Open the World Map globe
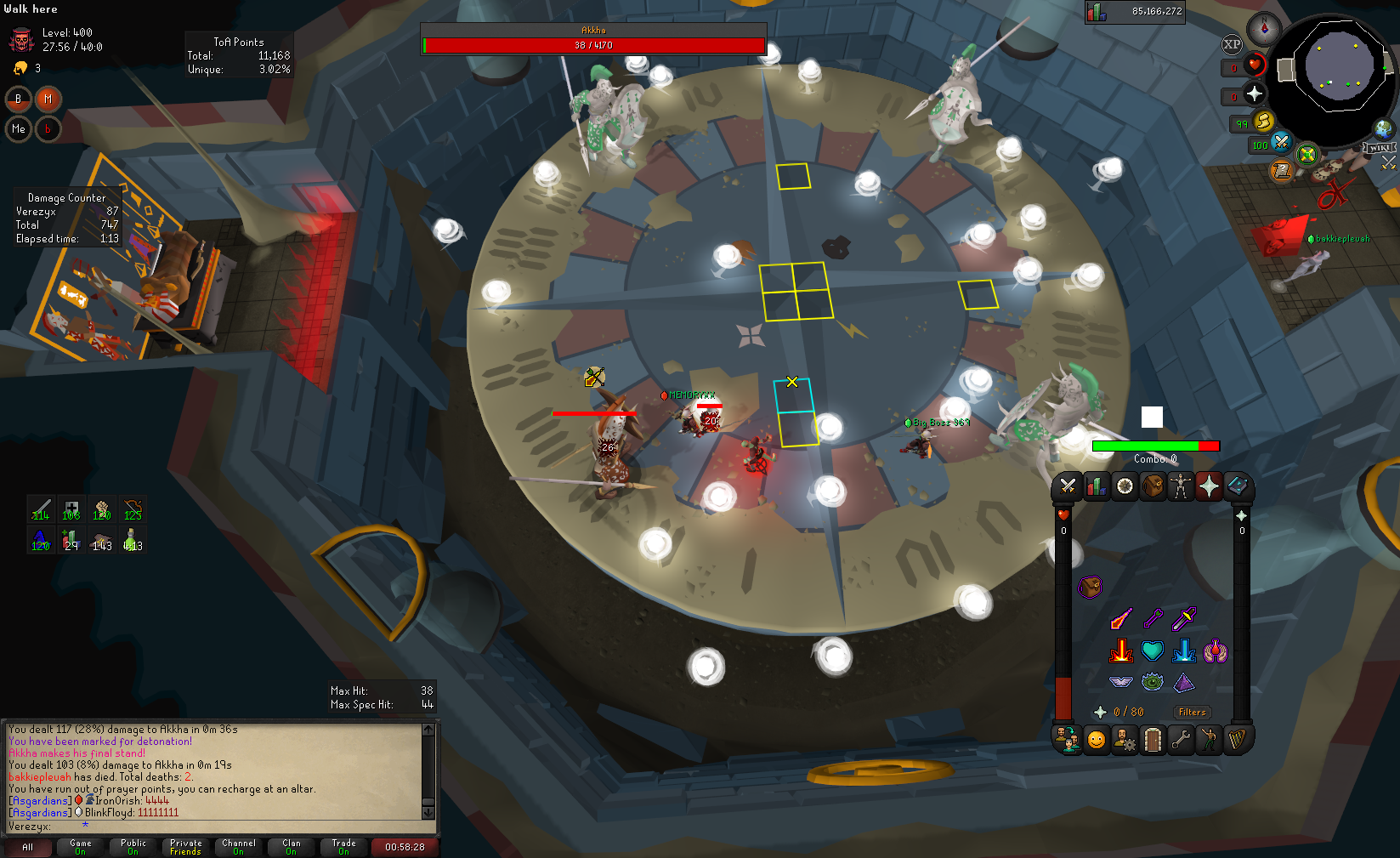Image resolution: width=1400 pixels, height=858 pixels. 1384,128
